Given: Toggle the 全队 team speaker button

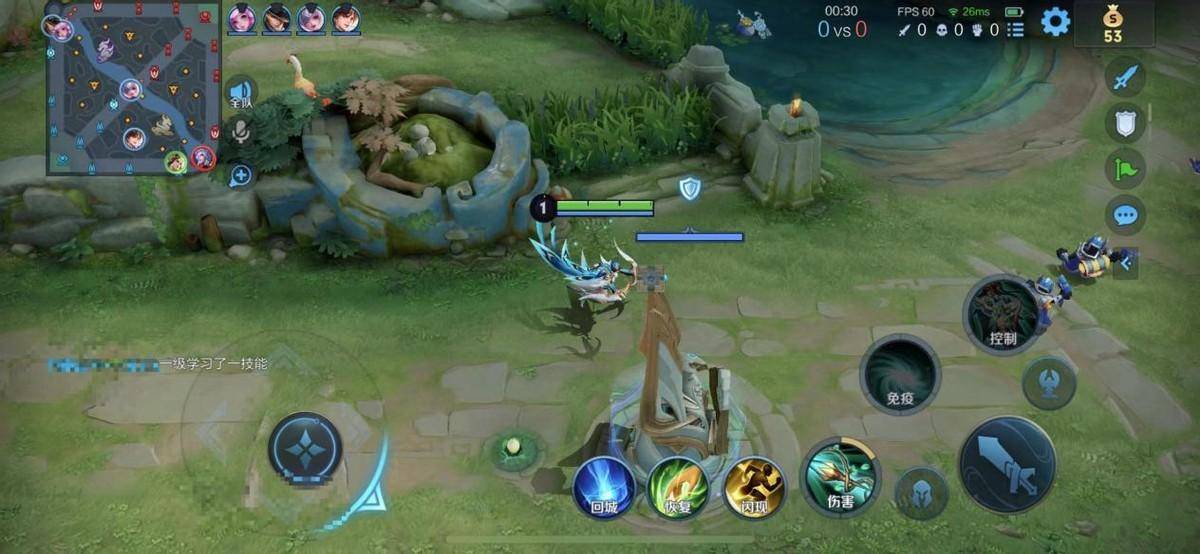Looking at the screenshot, I should tap(241, 92).
